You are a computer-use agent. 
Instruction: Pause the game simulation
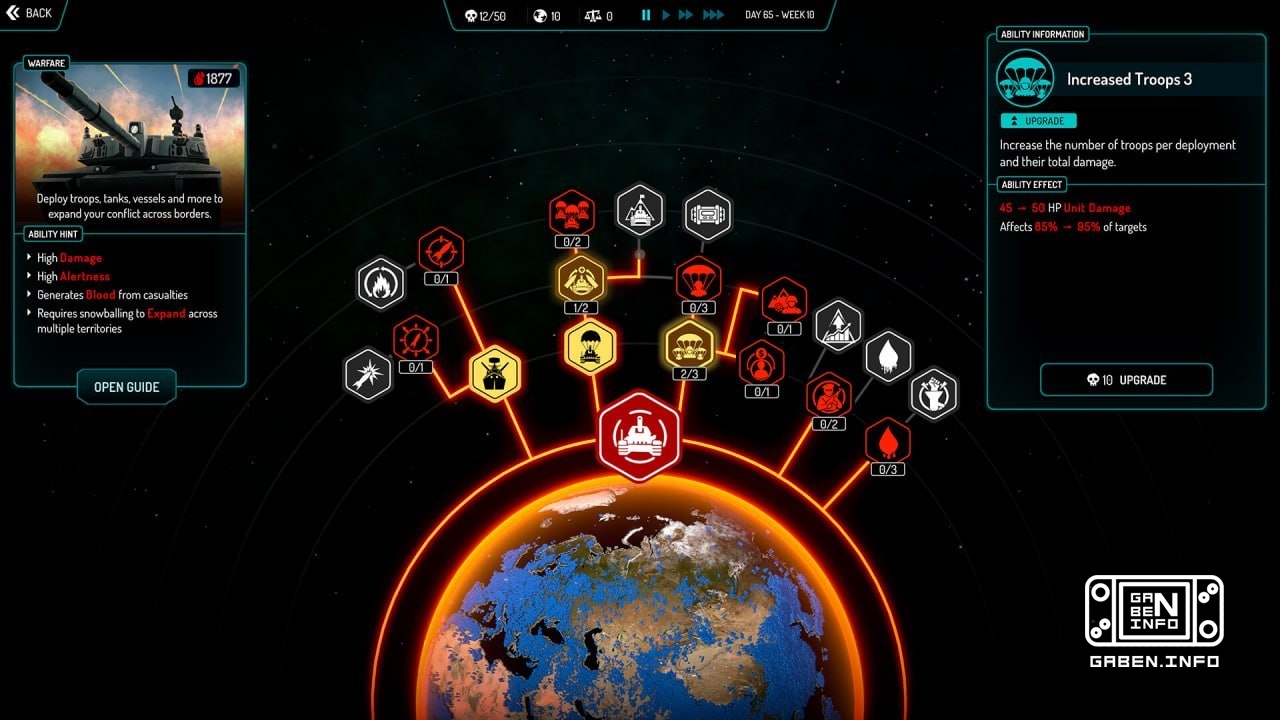(x=646, y=15)
